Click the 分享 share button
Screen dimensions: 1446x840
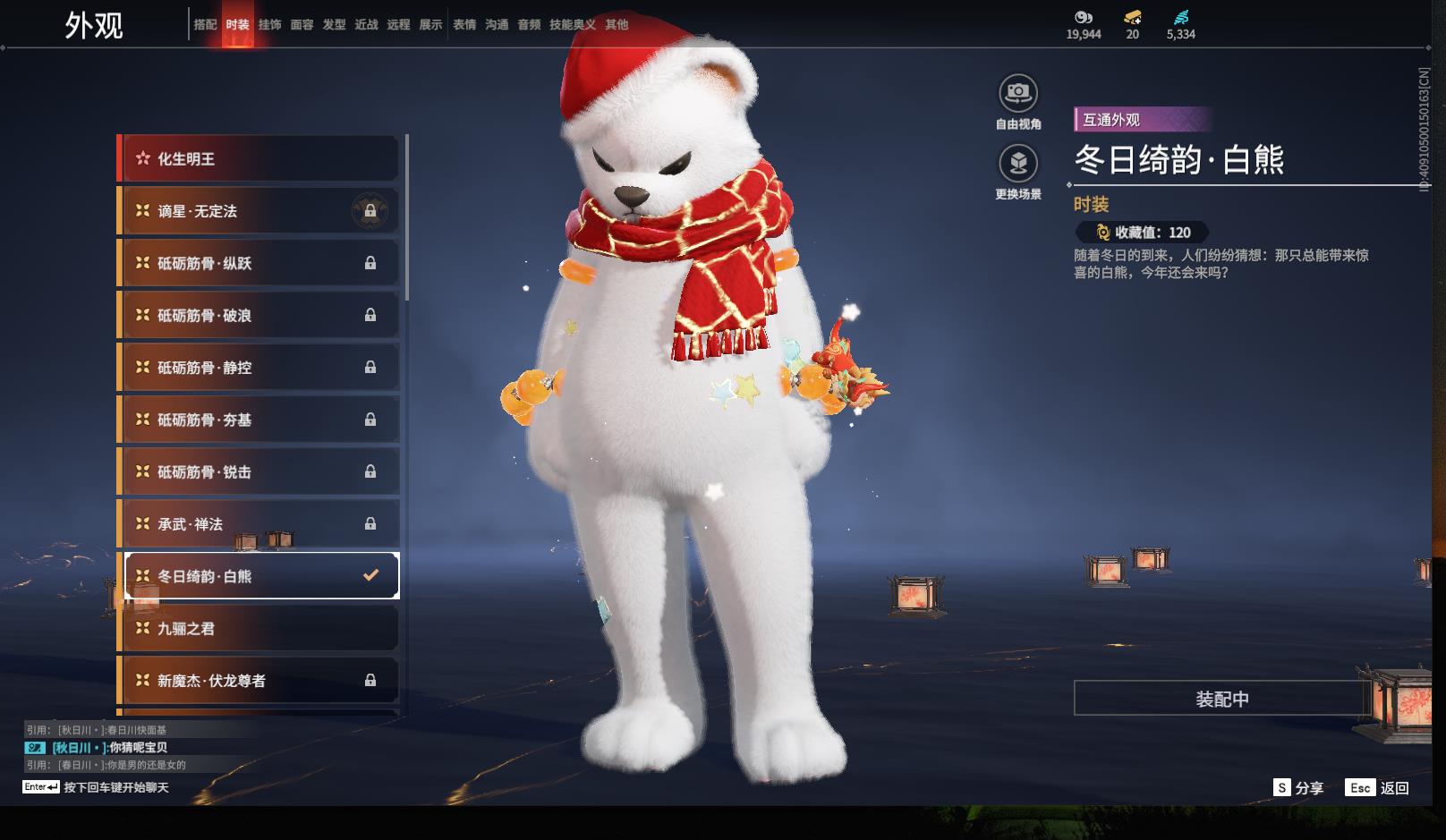coord(1298,788)
